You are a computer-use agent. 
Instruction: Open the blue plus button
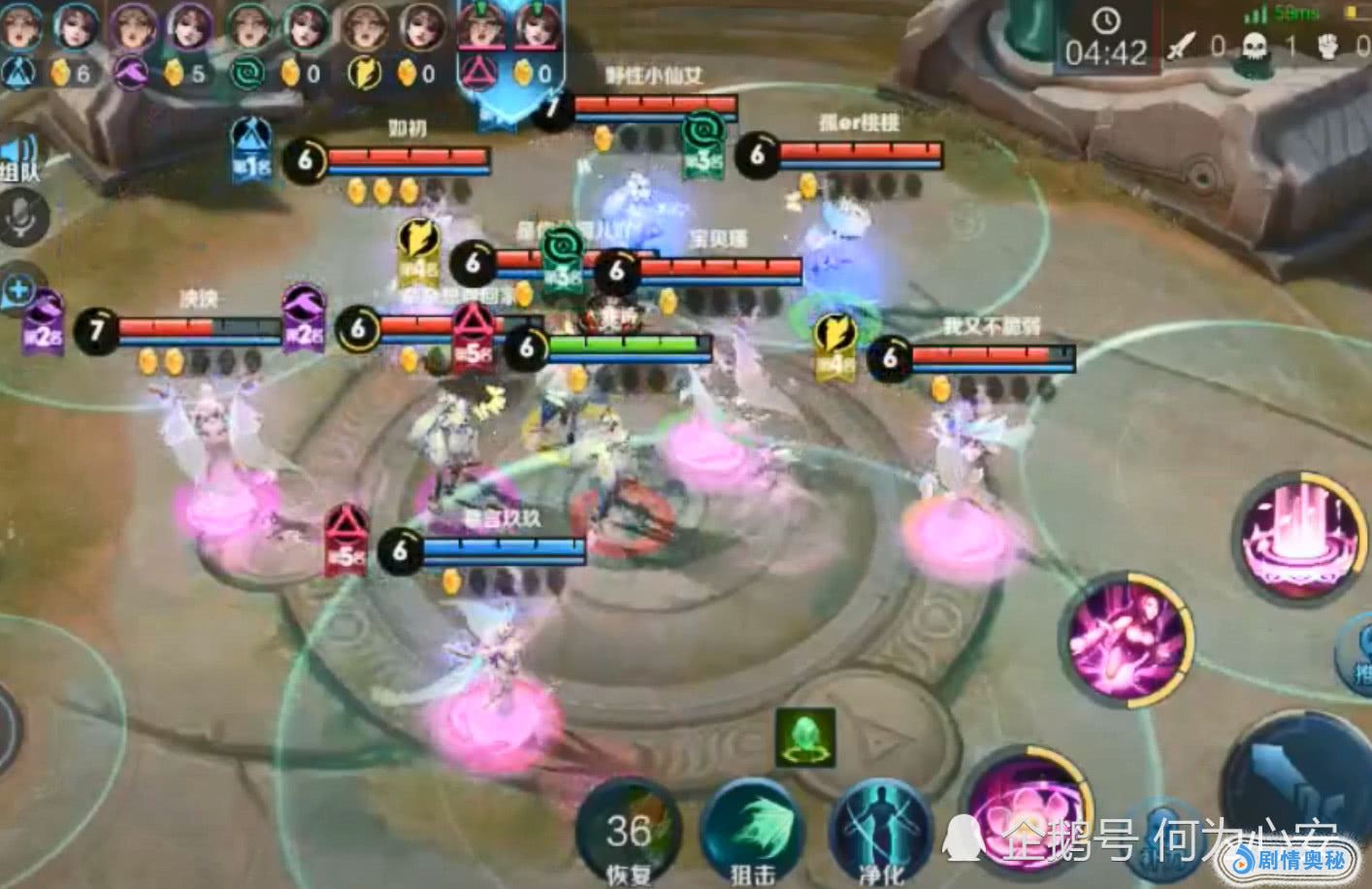(x=18, y=289)
